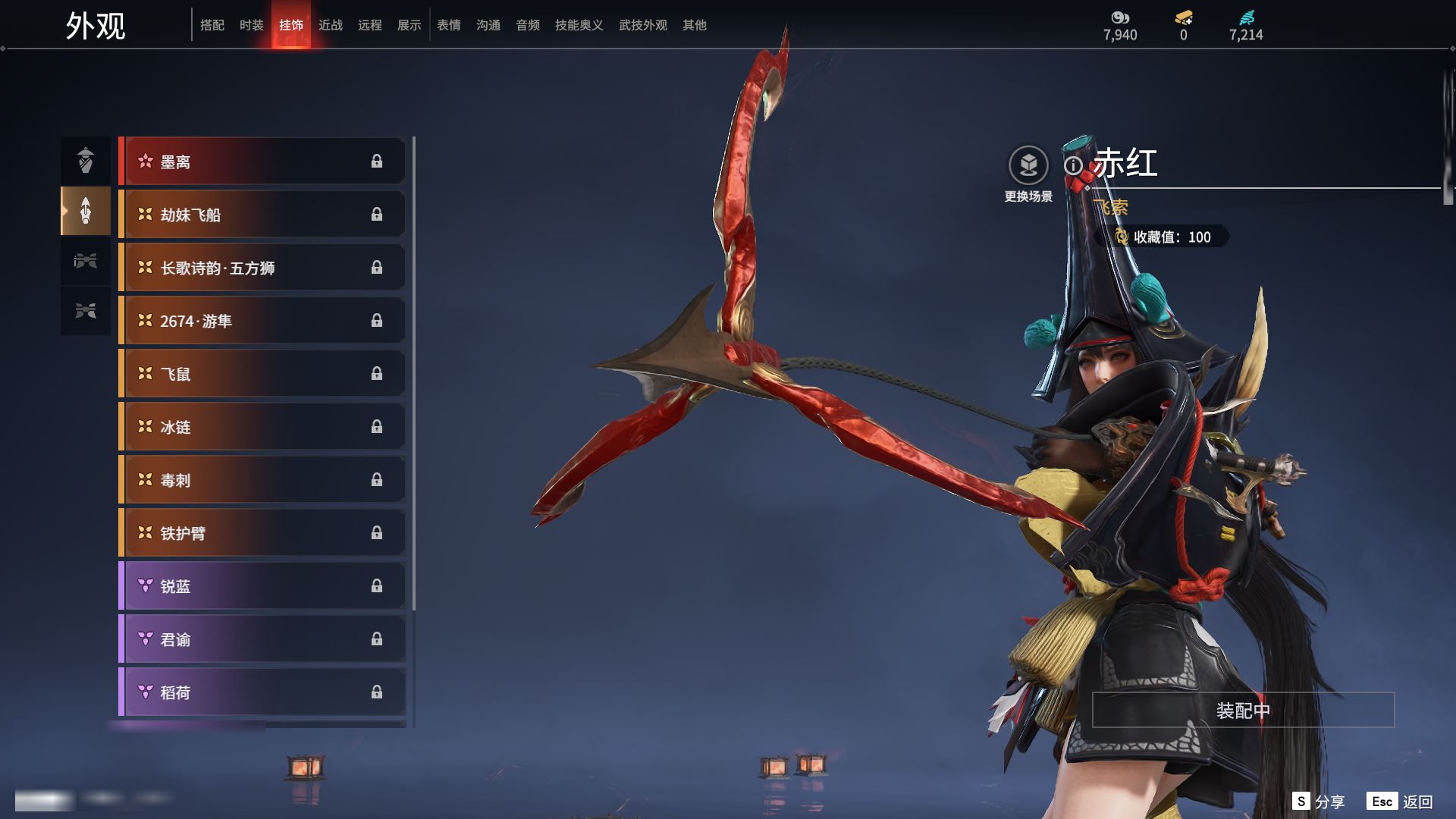Pick the 长歌诗韵·五方狮 entry
The height and width of the screenshot is (819, 1456).
262,268
